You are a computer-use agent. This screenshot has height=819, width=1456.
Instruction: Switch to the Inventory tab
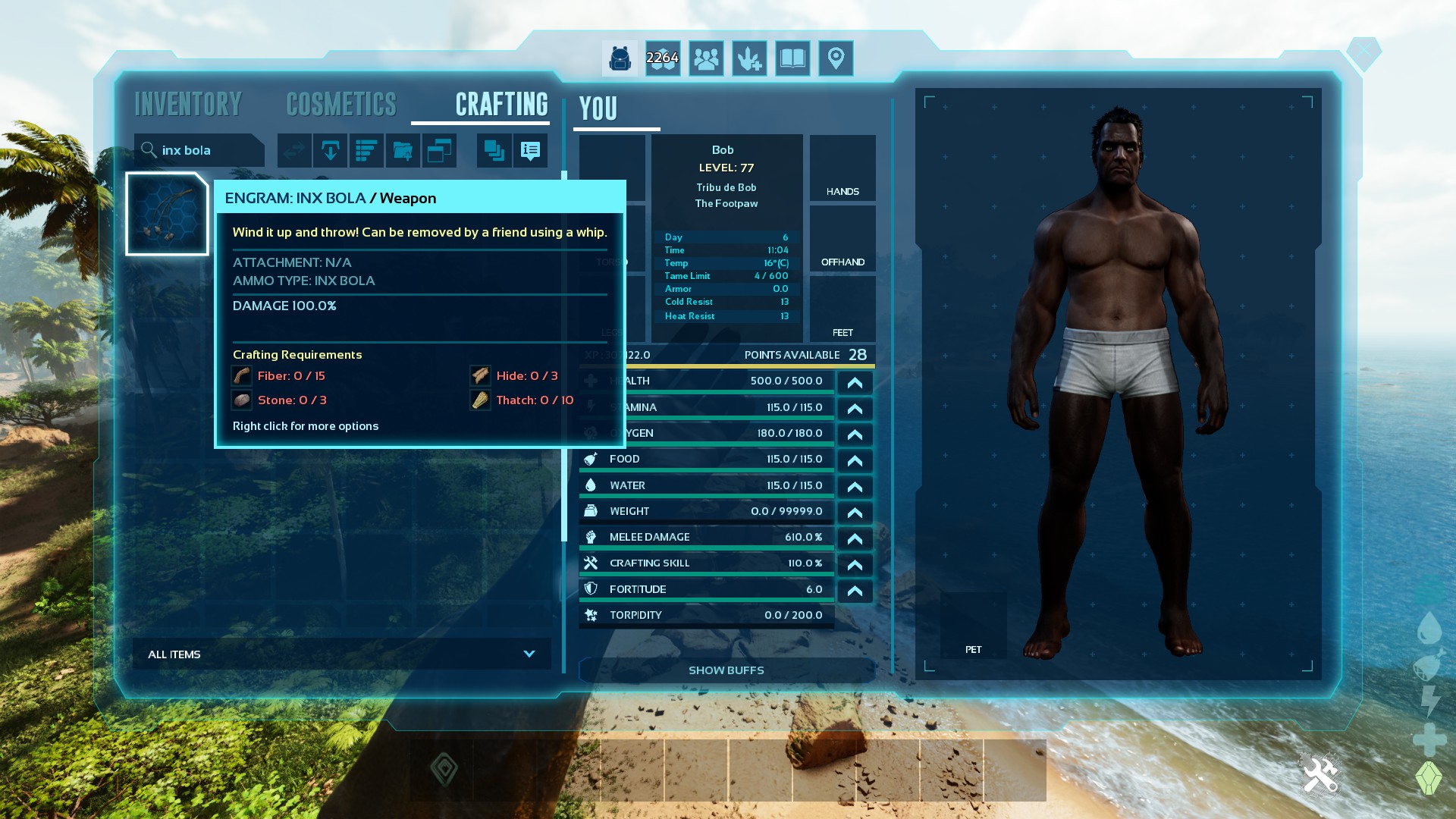click(x=188, y=105)
